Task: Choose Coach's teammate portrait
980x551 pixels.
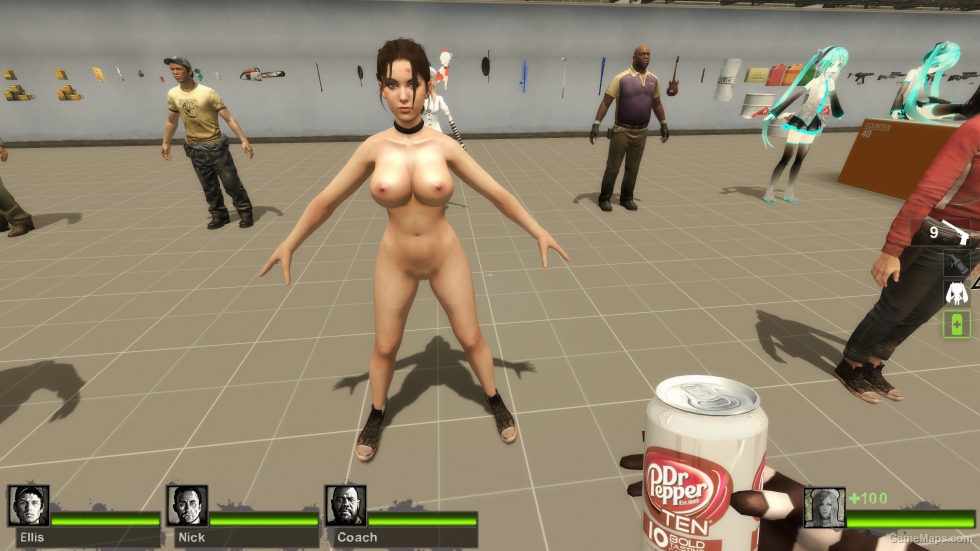Action: click(346, 506)
